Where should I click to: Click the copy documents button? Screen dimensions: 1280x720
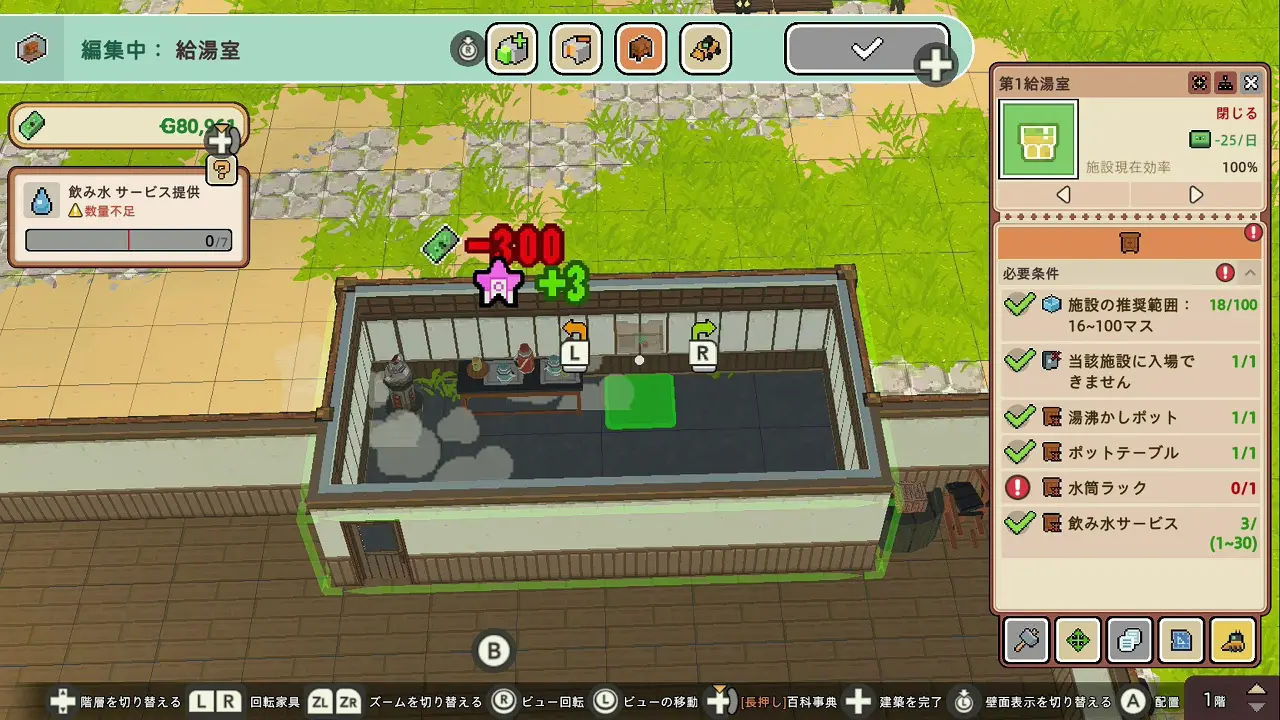(x=1130, y=640)
